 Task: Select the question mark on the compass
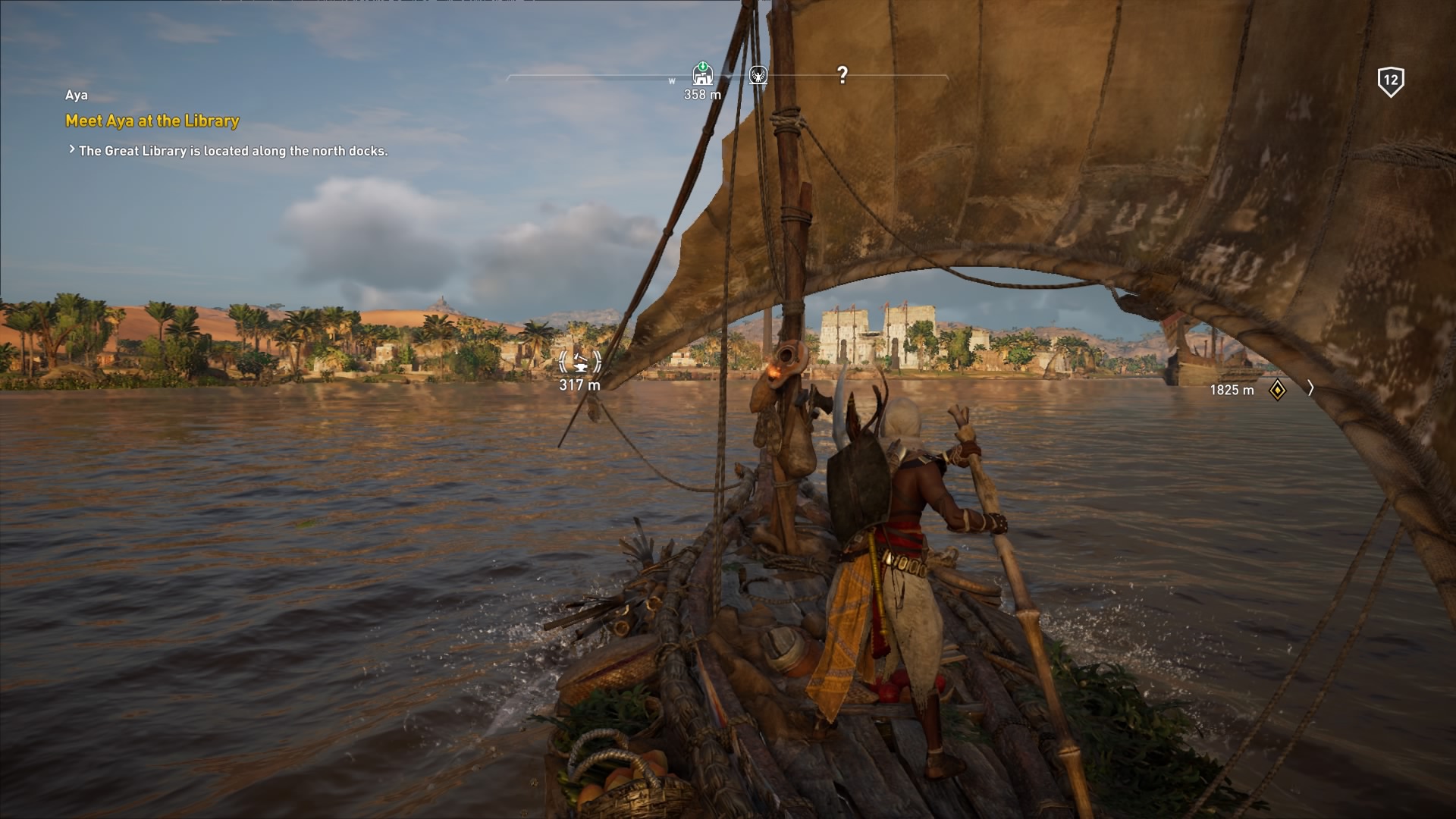click(x=842, y=74)
